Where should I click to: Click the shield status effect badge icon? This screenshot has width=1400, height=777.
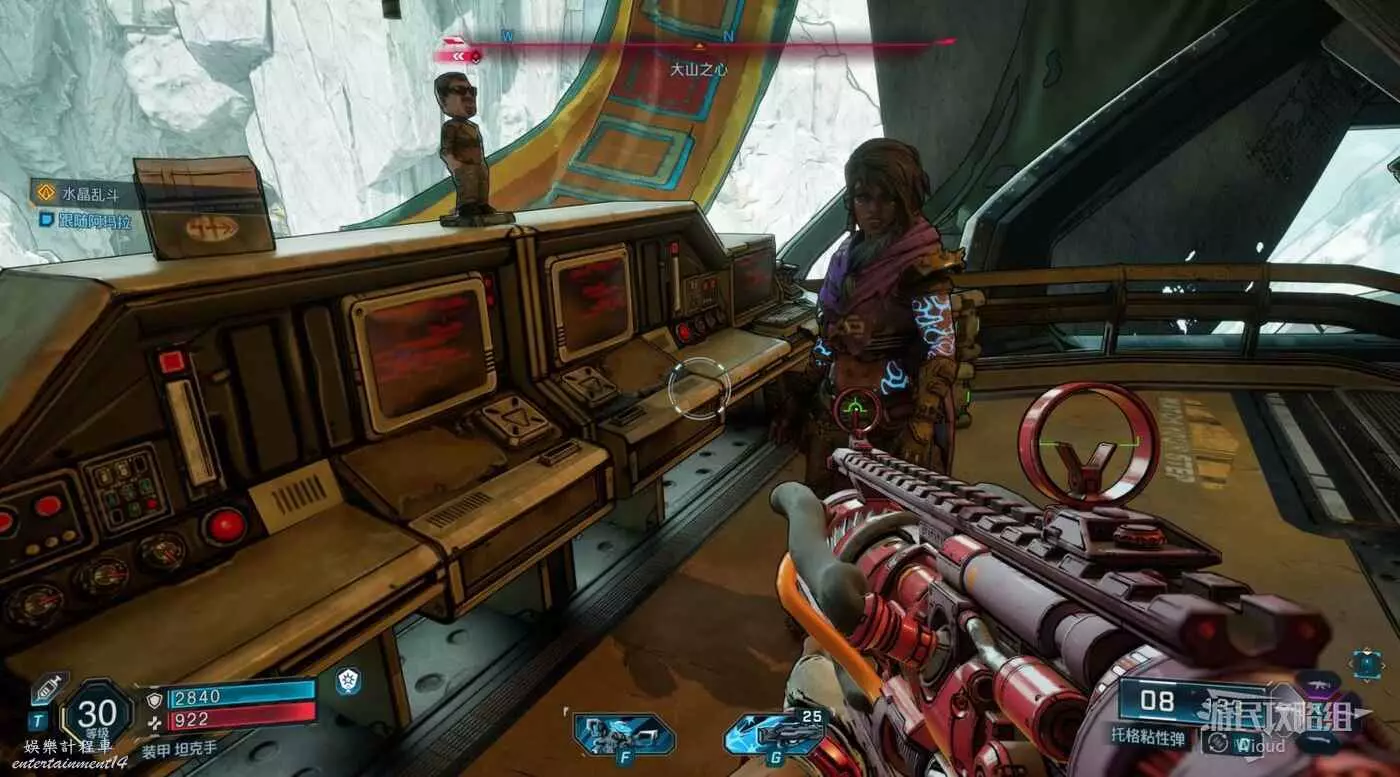click(x=348, y=681)
